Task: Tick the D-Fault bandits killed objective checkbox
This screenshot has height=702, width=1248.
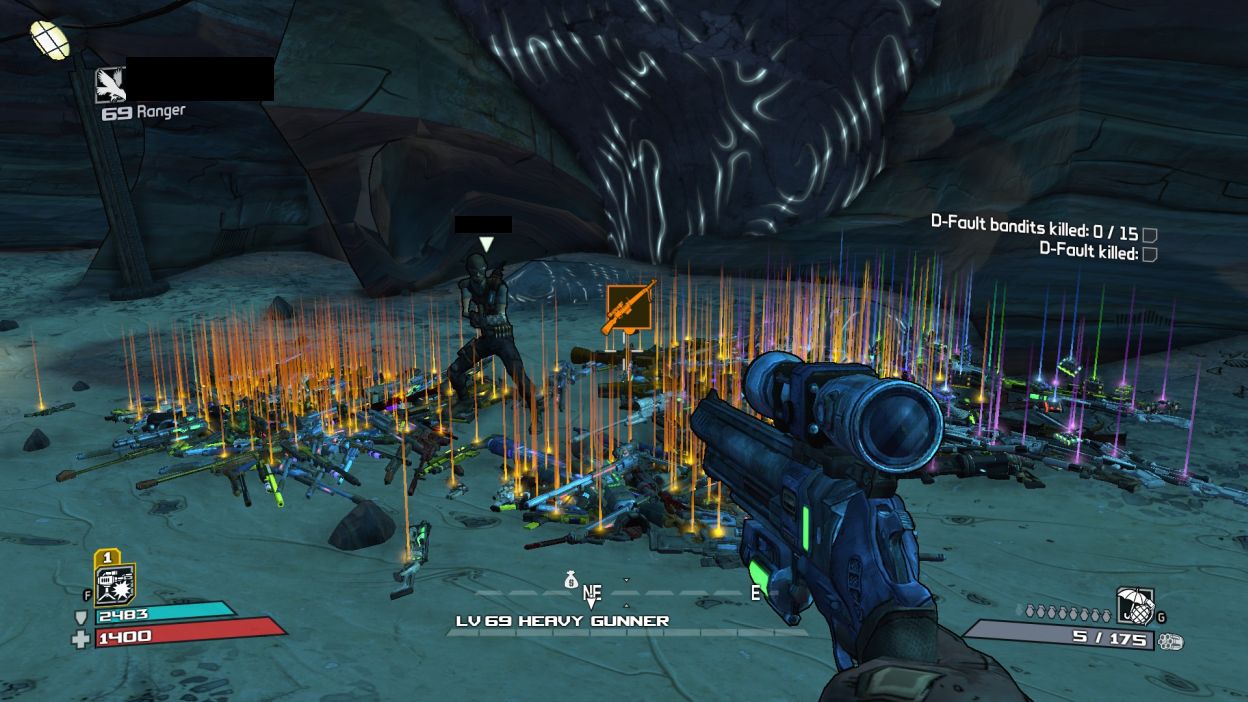Action: pos(1150,234)
